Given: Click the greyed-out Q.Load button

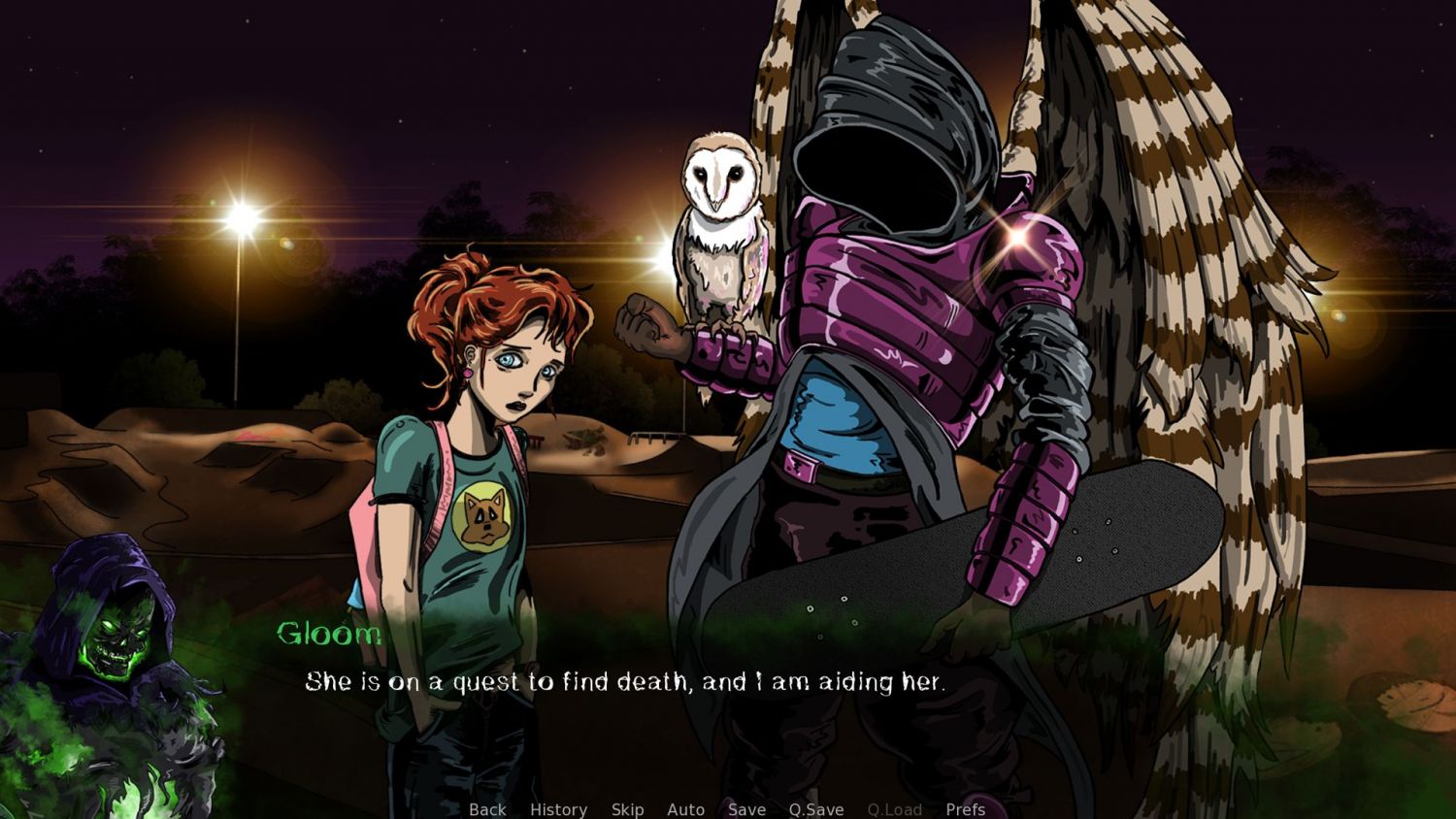Looking at the screenshot, I should 894,809.
